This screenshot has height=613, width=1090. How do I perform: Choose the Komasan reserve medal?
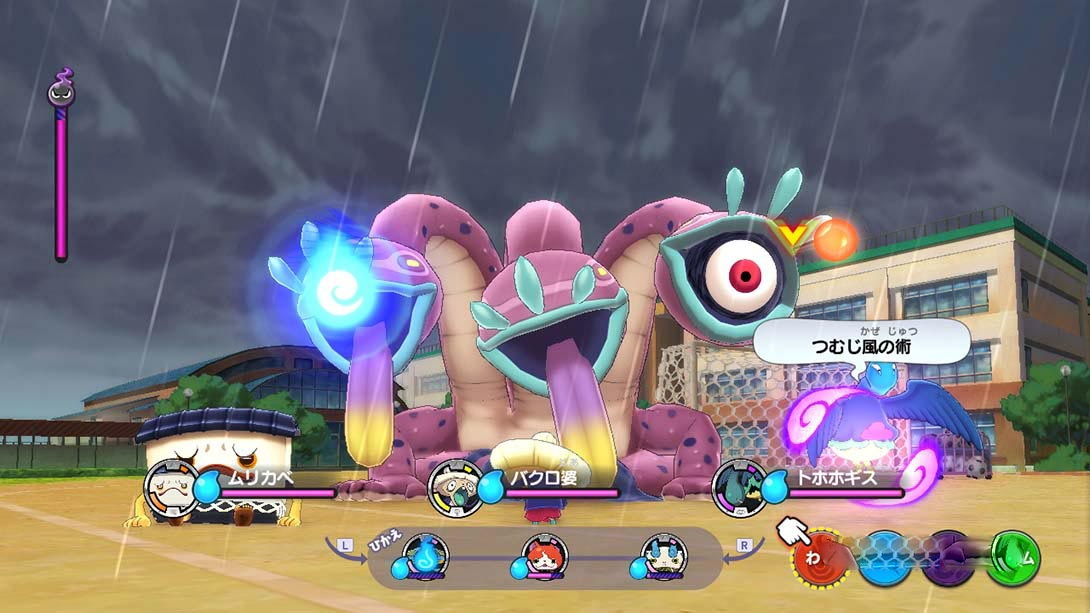[664, 557]
